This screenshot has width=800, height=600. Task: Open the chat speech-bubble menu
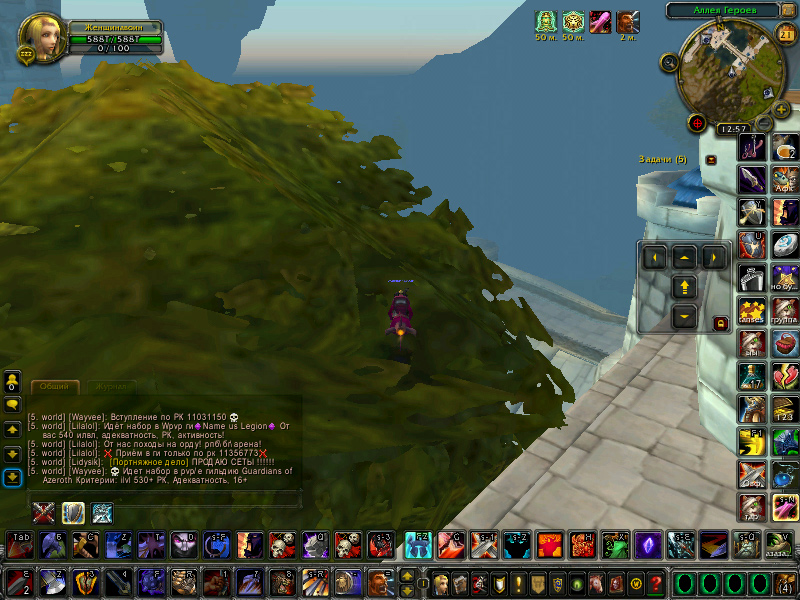coord(12,404)
